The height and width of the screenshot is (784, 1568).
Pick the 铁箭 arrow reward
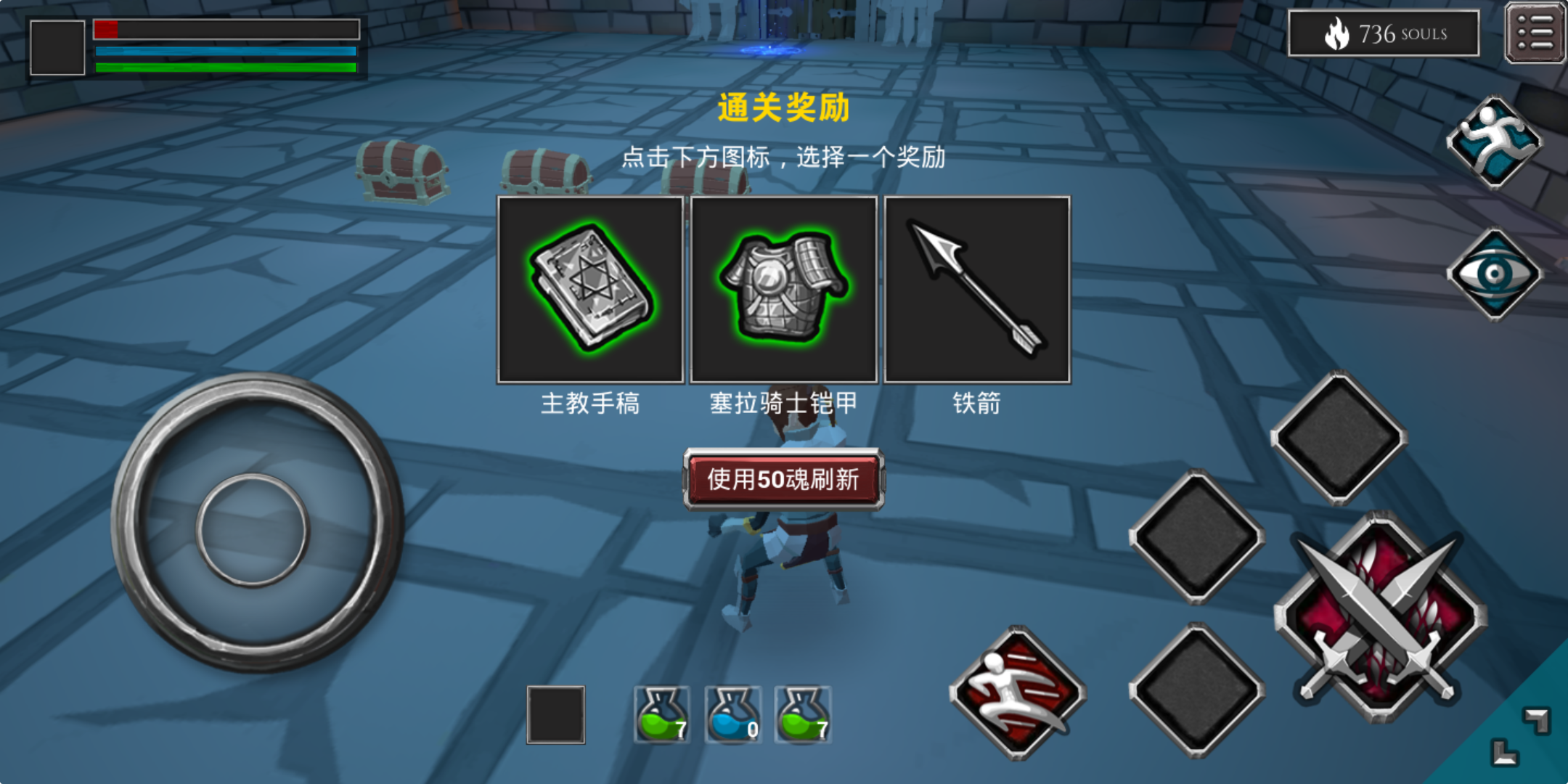976,289
